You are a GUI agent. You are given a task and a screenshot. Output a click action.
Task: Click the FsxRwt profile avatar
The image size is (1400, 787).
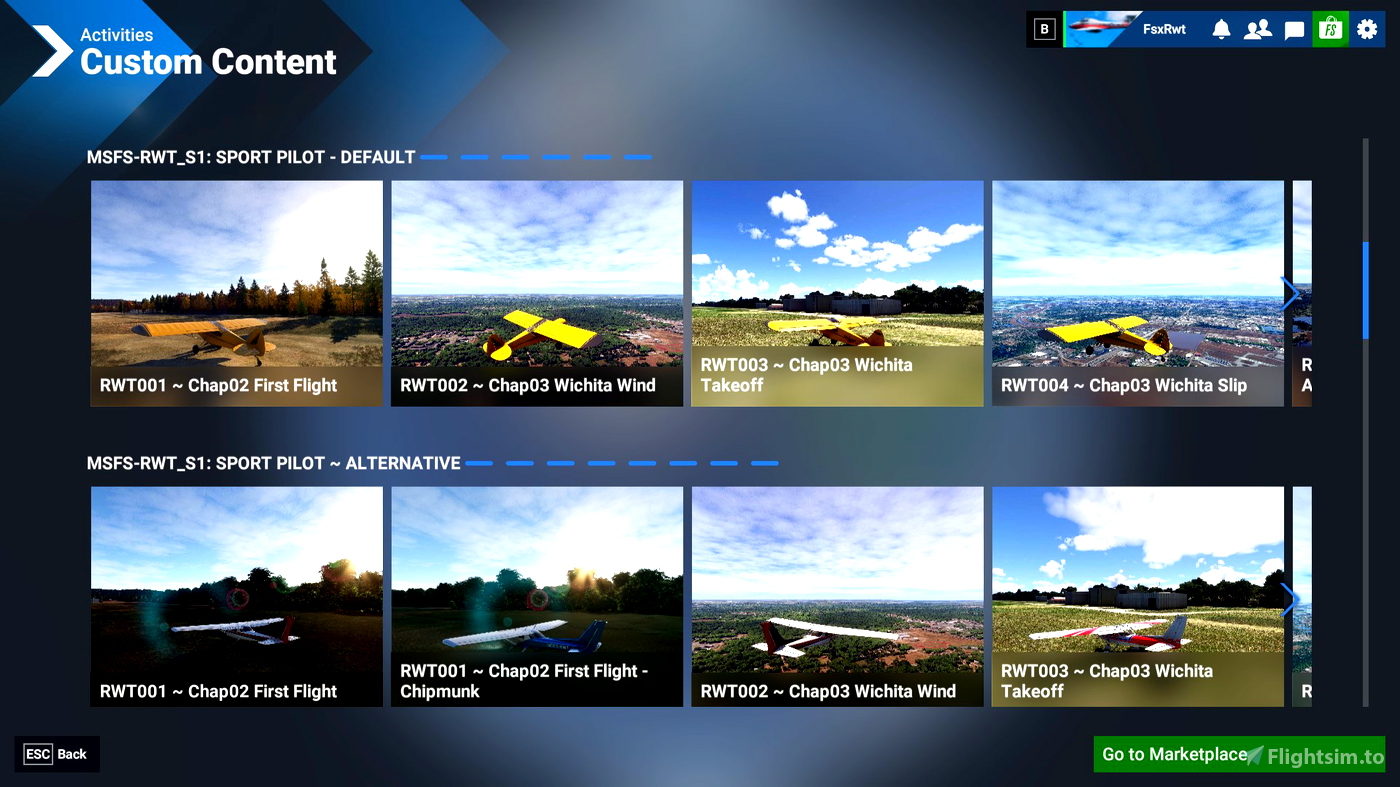[1100, 29]
